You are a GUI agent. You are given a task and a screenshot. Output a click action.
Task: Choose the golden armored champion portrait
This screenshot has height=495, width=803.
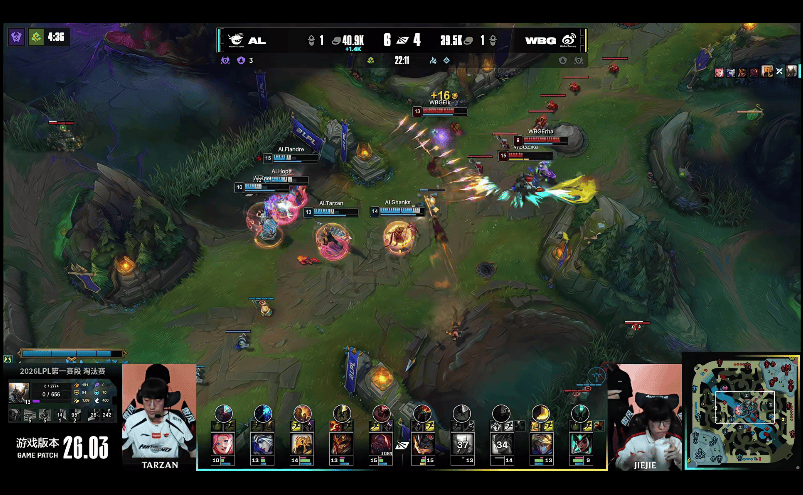[x=301, y=443]
